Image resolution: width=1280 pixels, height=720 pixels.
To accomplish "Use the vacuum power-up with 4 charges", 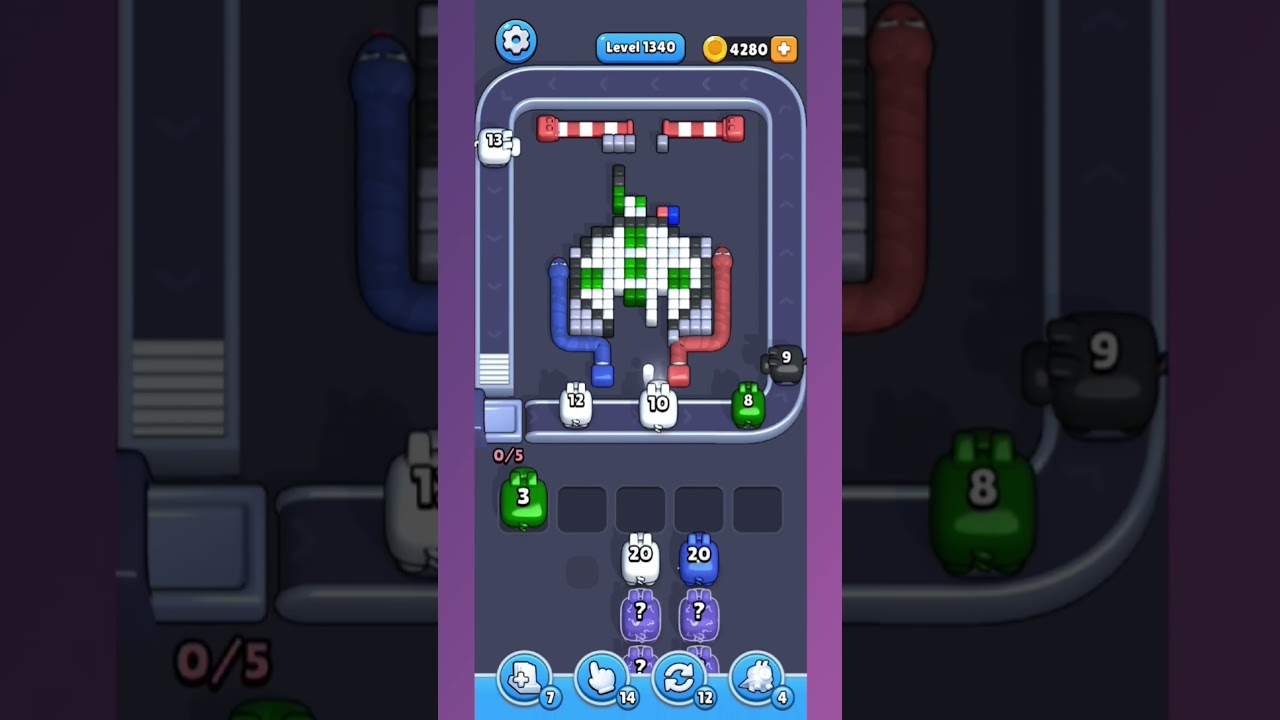I will click(x=756, y=676).
